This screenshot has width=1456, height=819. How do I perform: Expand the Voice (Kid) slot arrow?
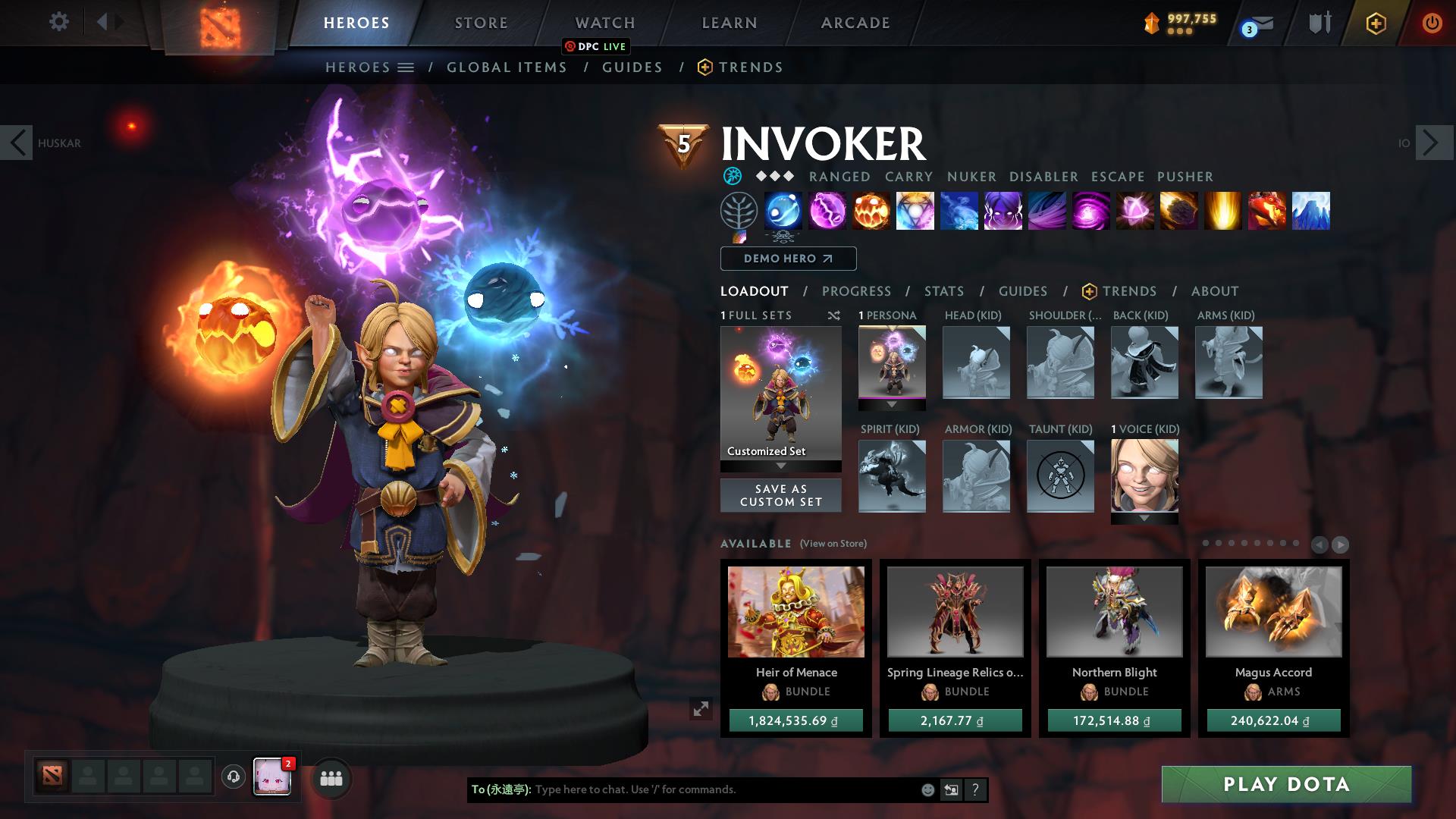coord(1144,516)
